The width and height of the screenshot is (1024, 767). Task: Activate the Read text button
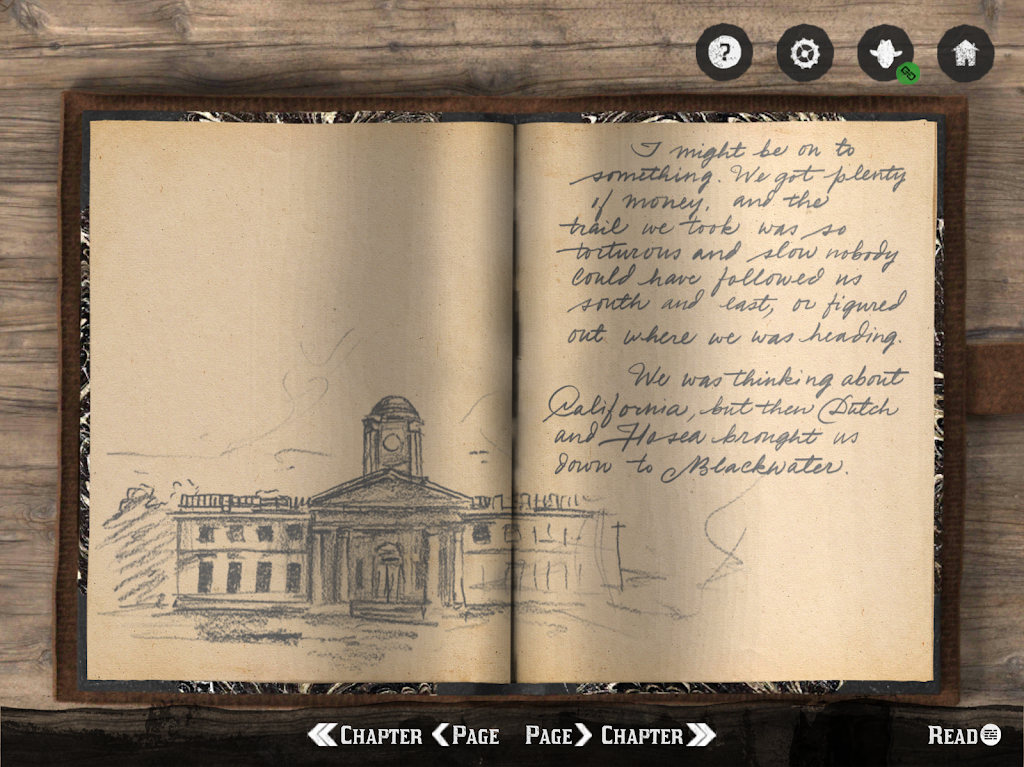(x=963, y=736)
